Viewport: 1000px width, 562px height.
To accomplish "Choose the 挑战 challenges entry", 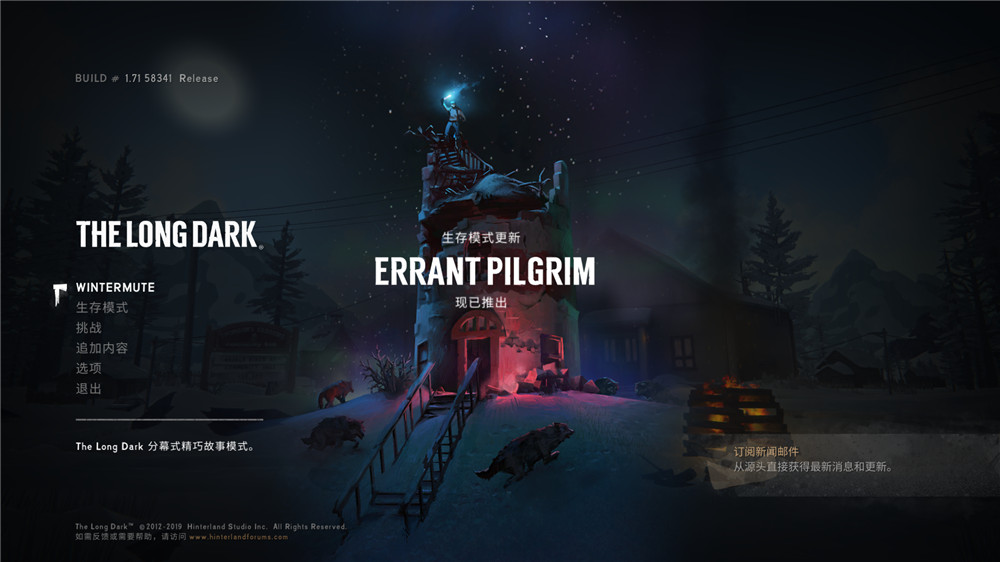I will coord(89,328).
